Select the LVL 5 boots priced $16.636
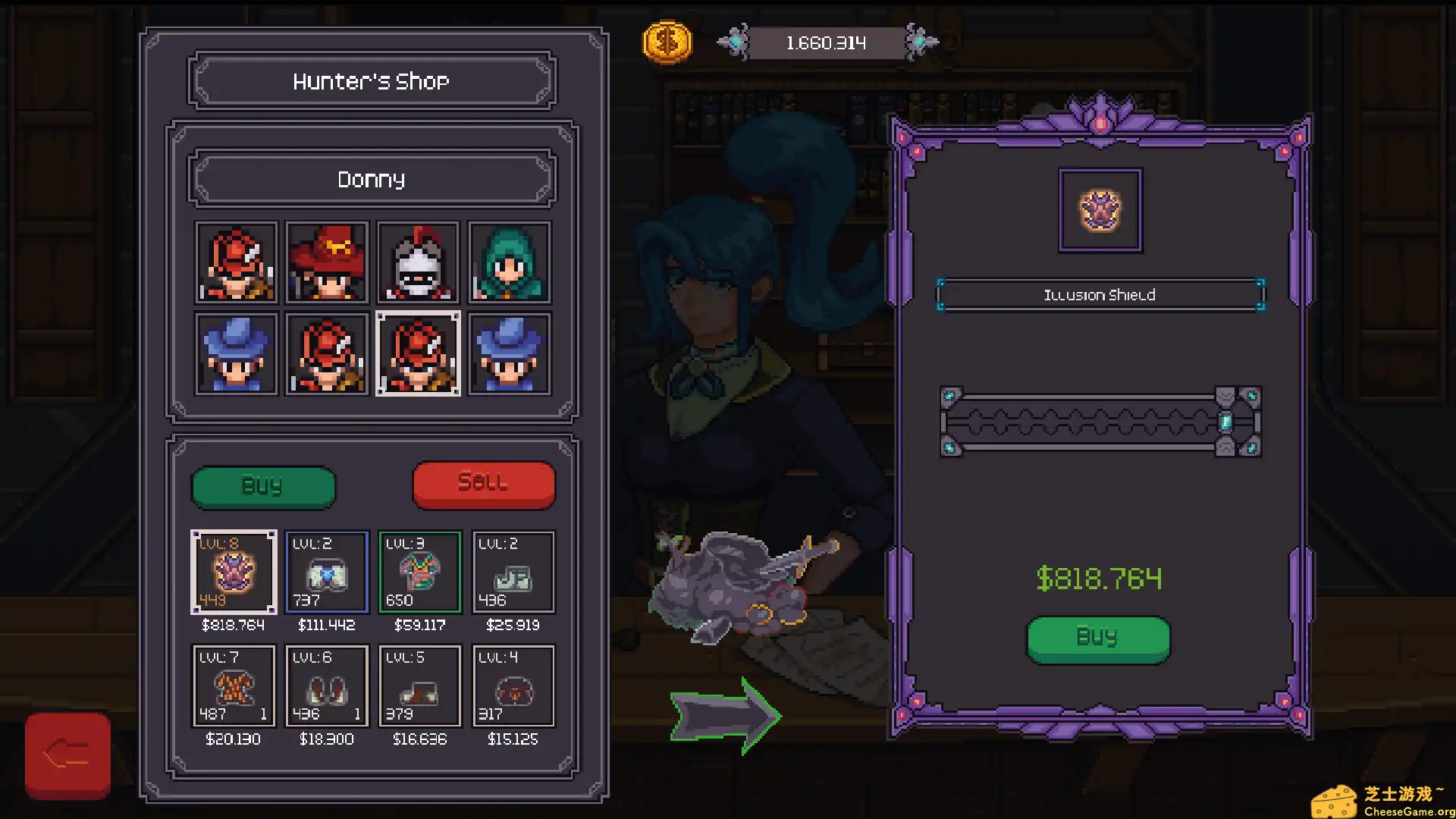The image size is (1456, 819). coord(419,686)
